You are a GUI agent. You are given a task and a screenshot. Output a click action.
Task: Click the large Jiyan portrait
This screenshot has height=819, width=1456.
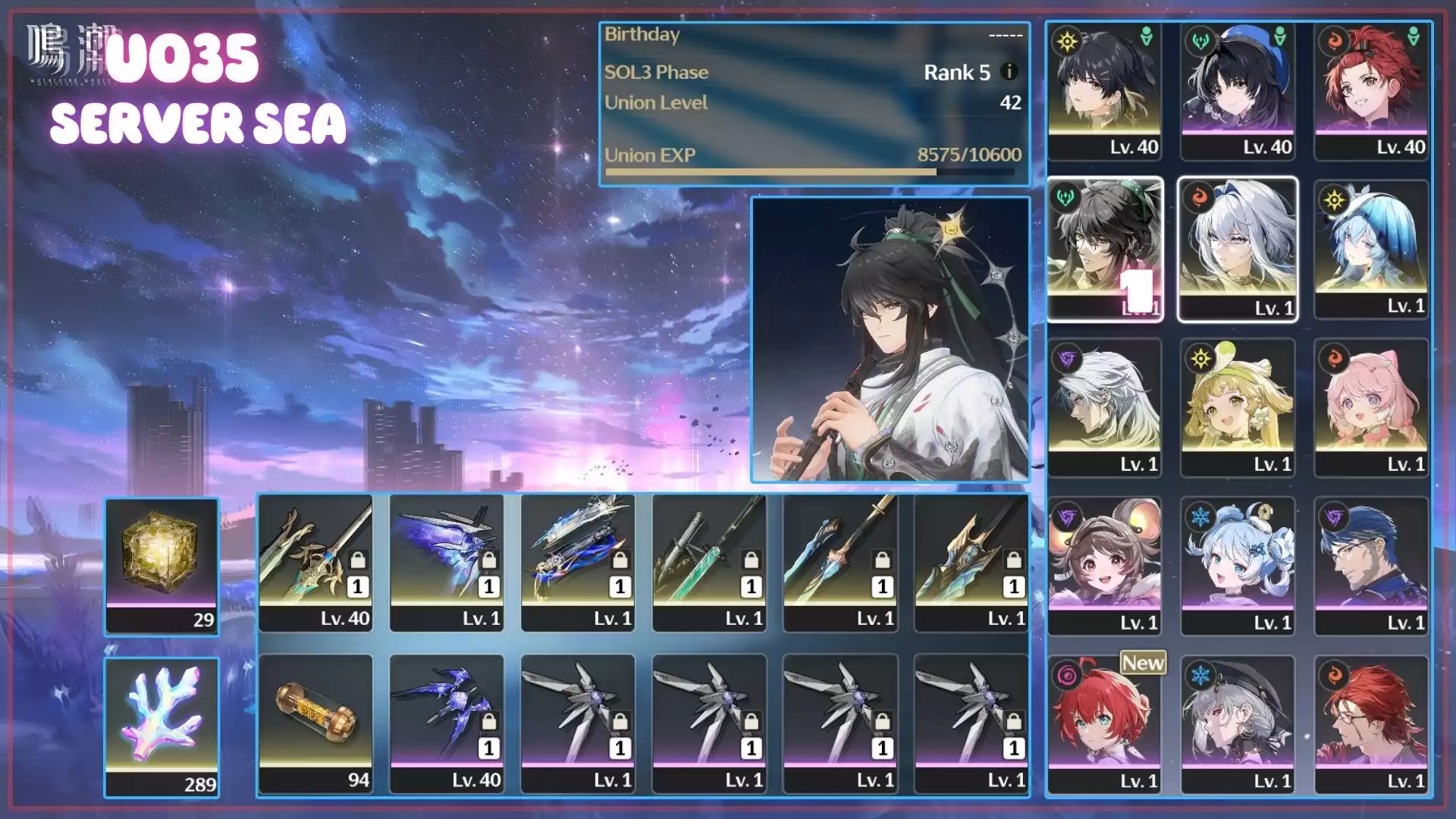pyautogui.click(x=890, y=340)
